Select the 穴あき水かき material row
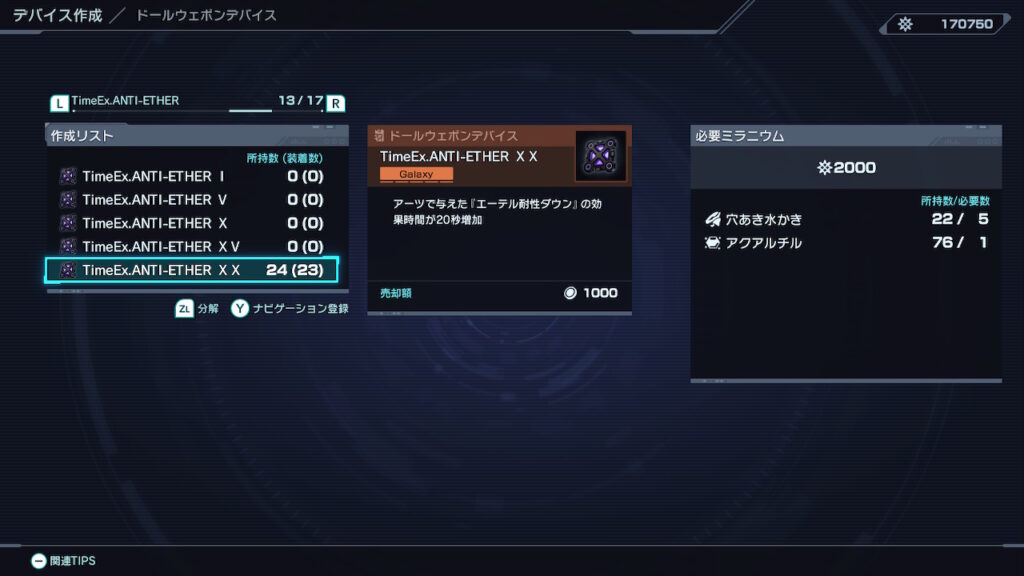 pos(845,219)
